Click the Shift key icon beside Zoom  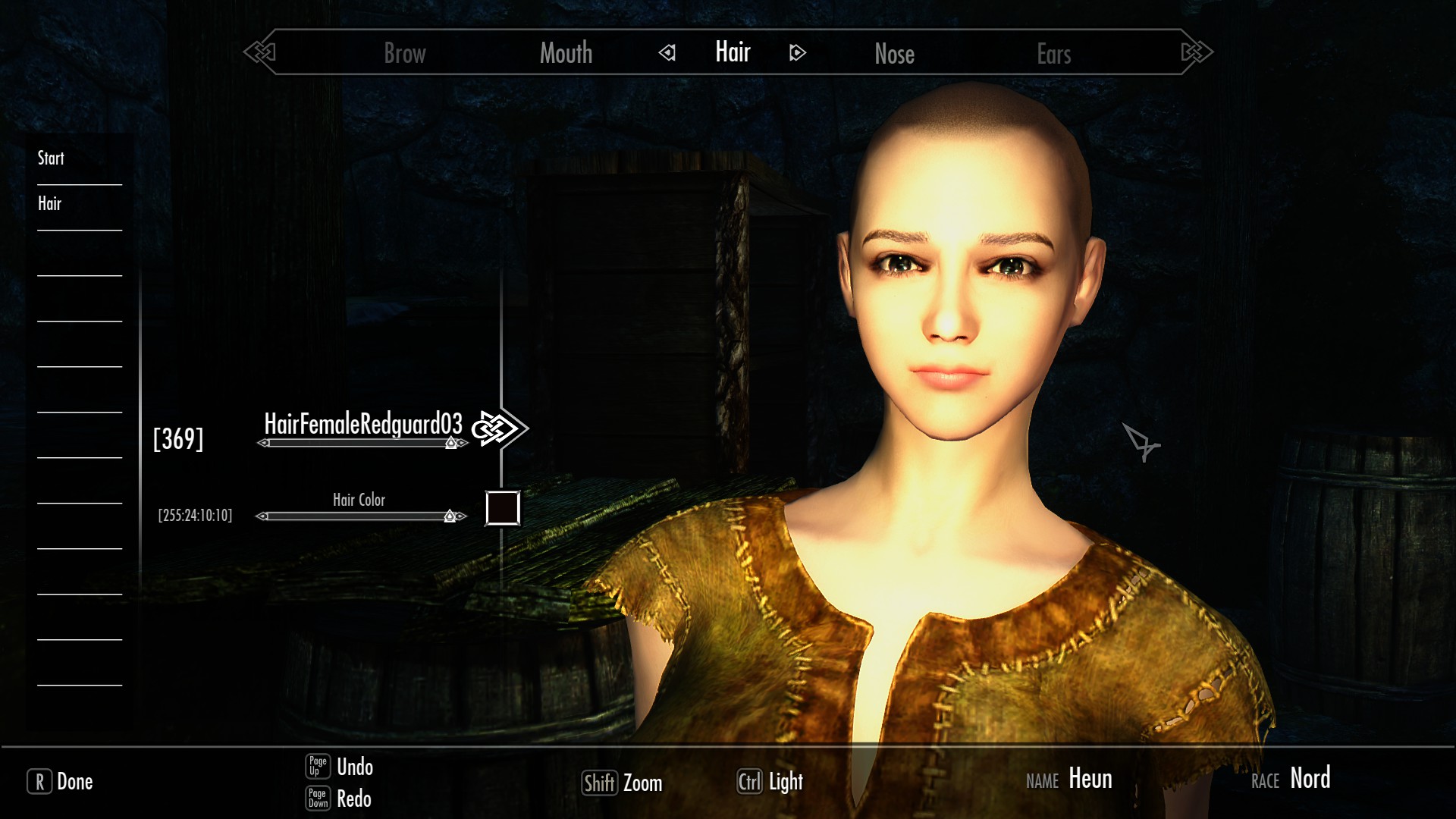600,783
